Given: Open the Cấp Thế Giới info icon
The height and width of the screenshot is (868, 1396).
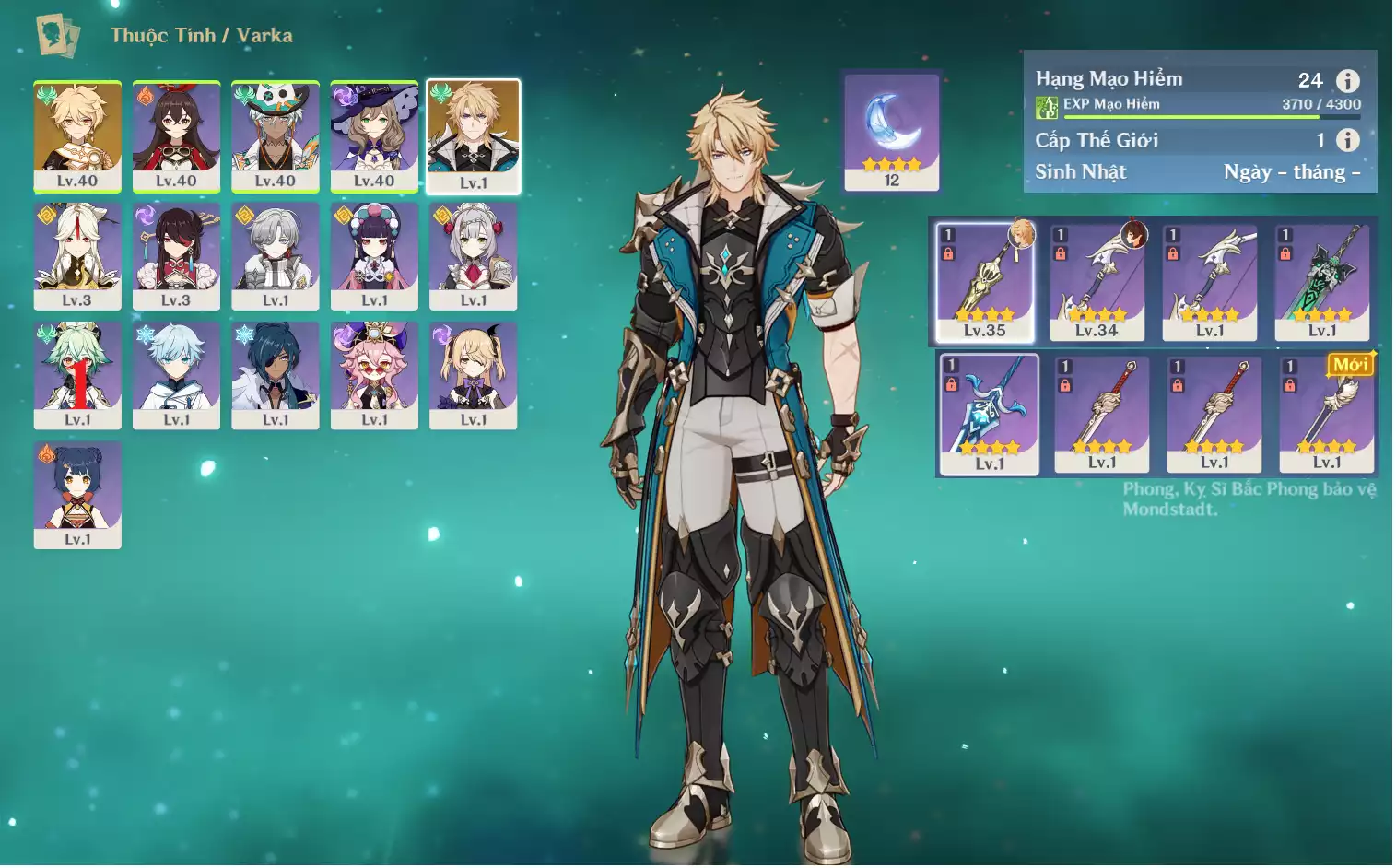Looking at the screenshot, I should point(1347,140).
